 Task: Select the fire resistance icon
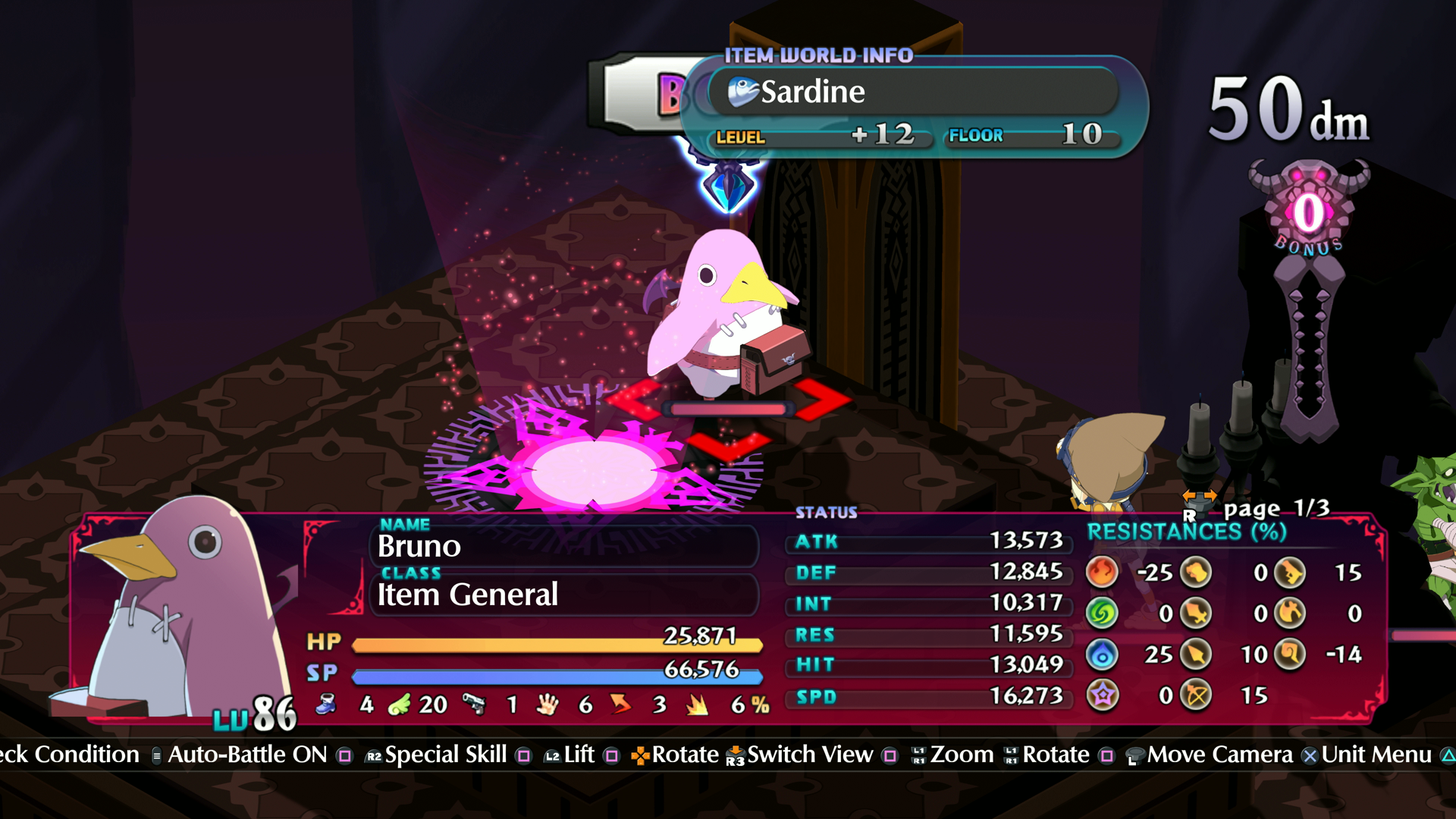click(1103, 573)
